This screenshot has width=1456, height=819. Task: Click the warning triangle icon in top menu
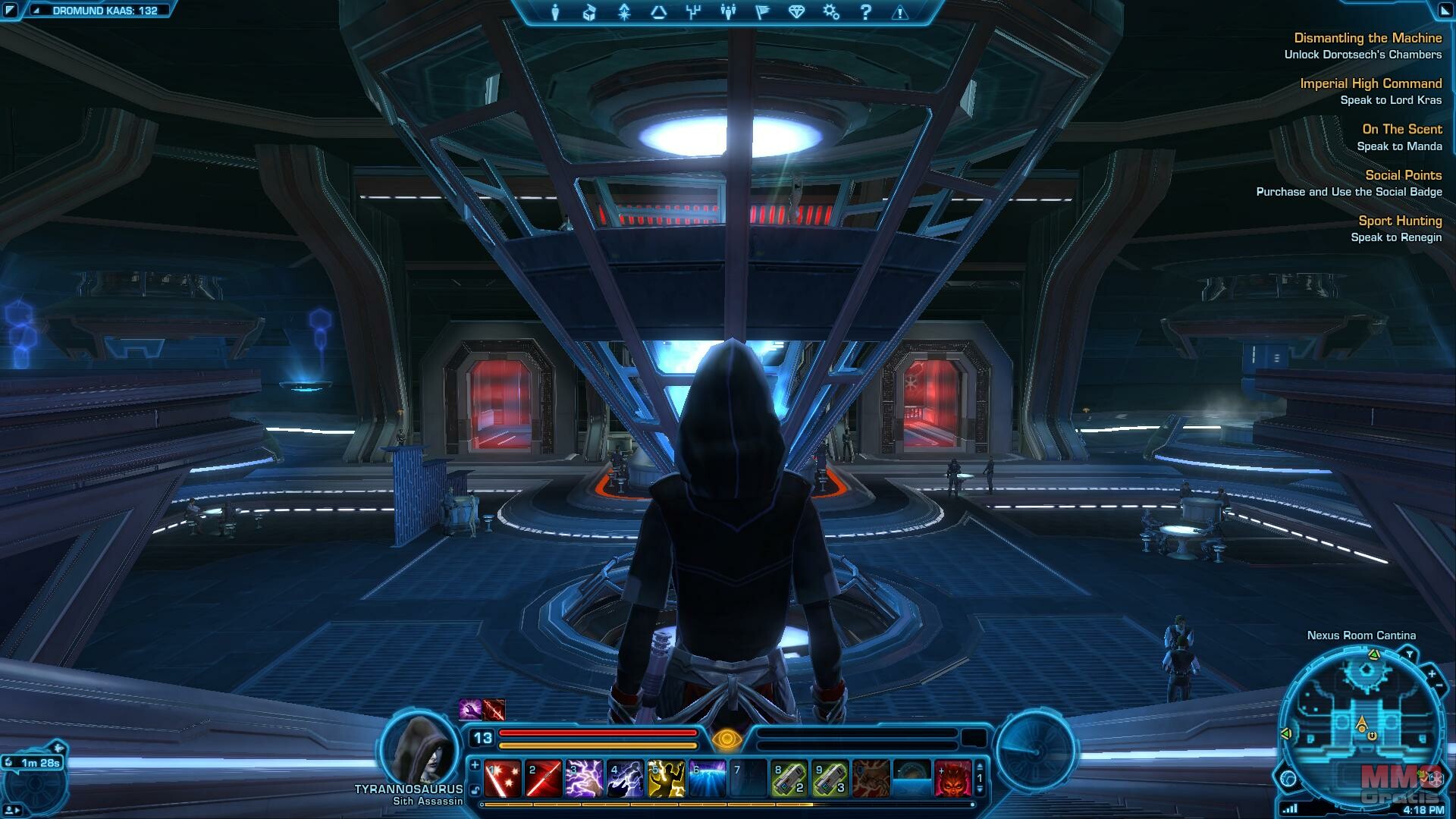[x=900, y=12]
